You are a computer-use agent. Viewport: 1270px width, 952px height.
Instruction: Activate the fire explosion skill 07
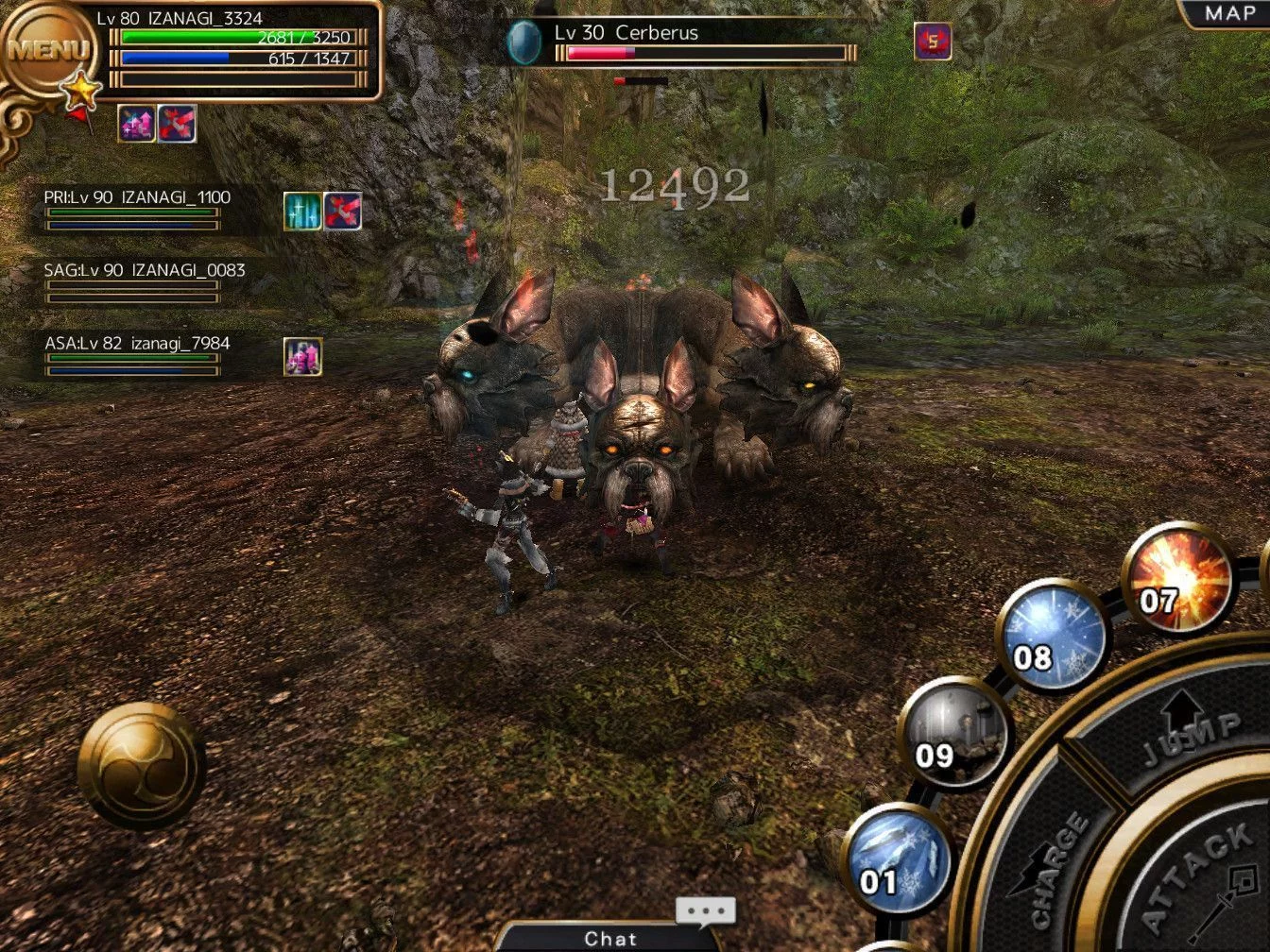[x=1179, y=578]
